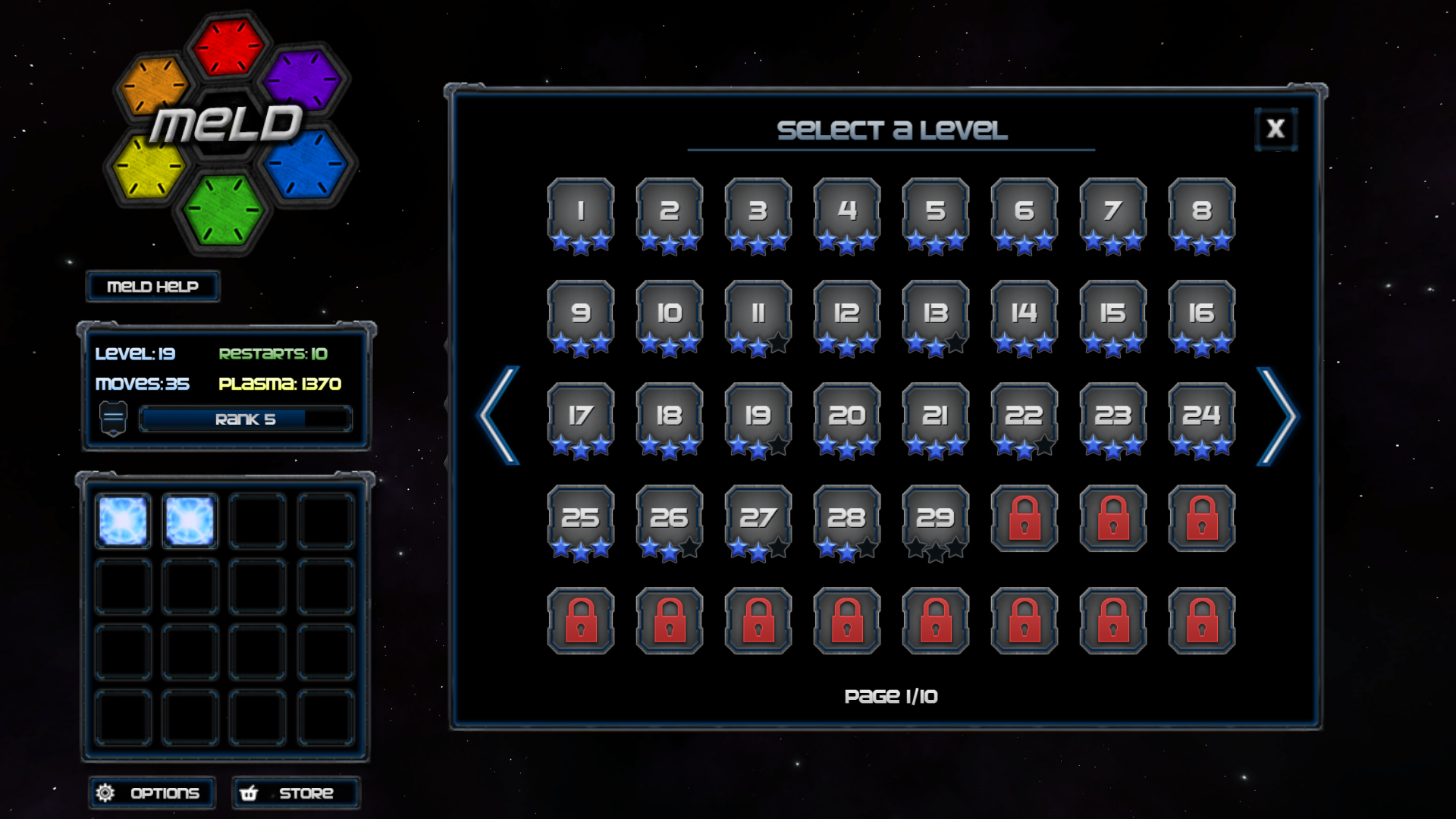Click the Rank 5 progress bar
This screenshot has width=1456, height=819.
[244, 418]
